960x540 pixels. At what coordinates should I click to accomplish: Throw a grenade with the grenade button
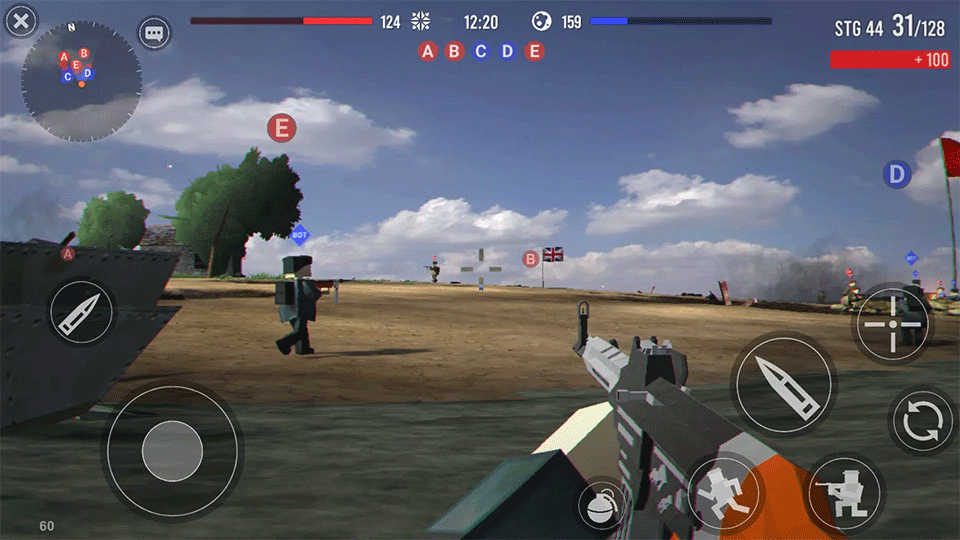click(600, 507)
